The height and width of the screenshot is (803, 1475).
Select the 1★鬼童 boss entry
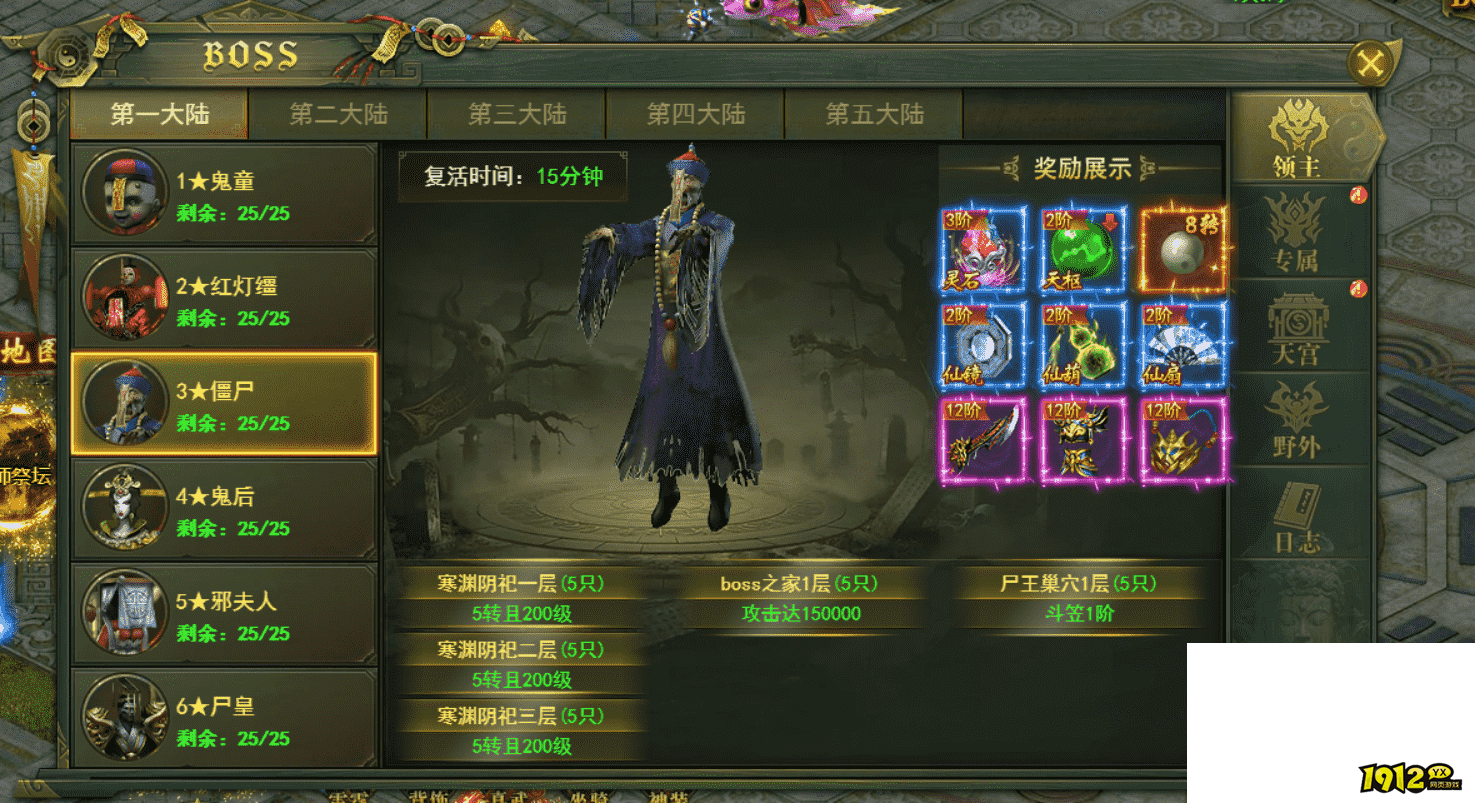pos(222,193)
